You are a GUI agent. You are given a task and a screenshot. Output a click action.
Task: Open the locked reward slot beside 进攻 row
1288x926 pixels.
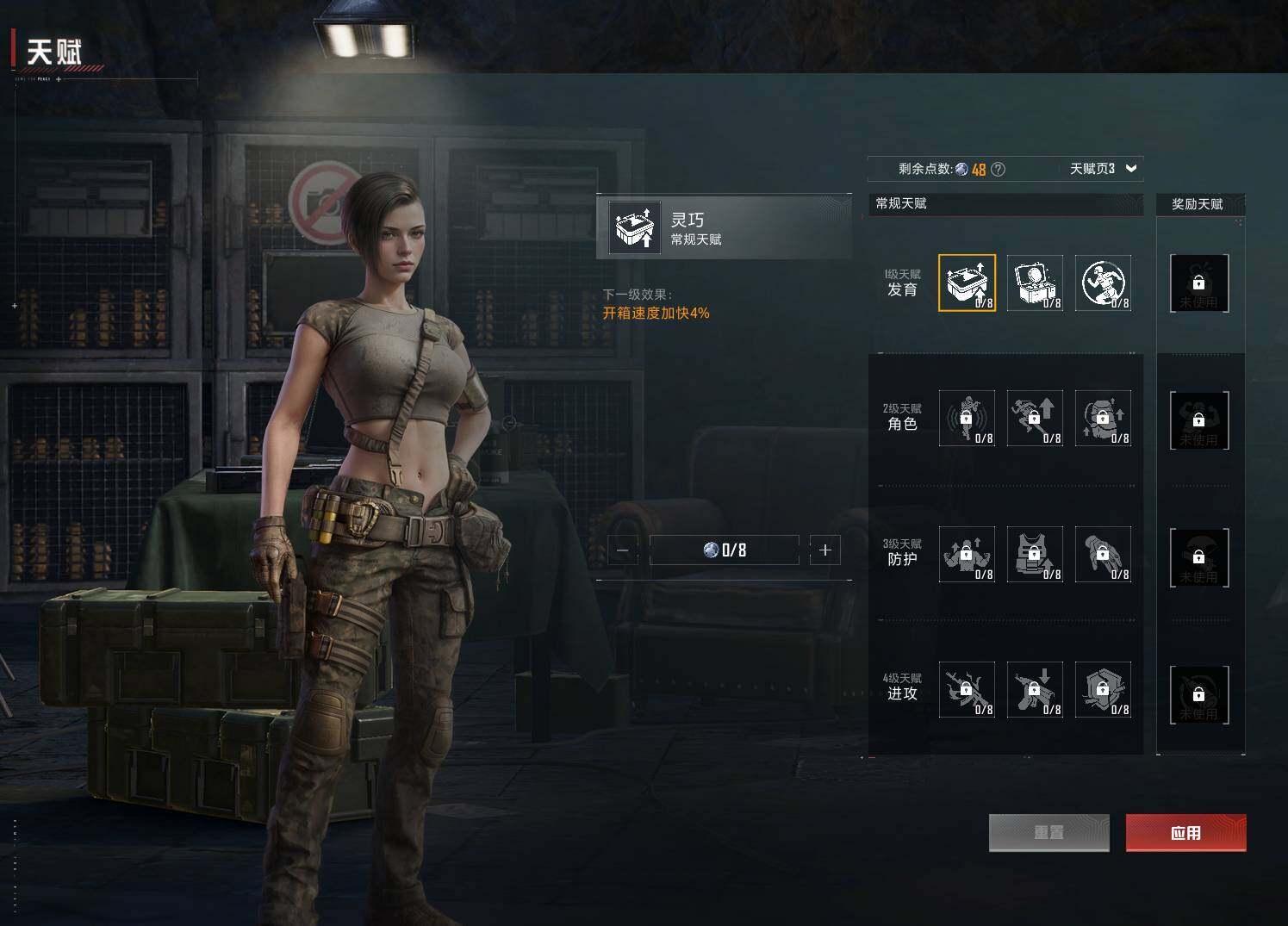click(x=1198, y=694)
